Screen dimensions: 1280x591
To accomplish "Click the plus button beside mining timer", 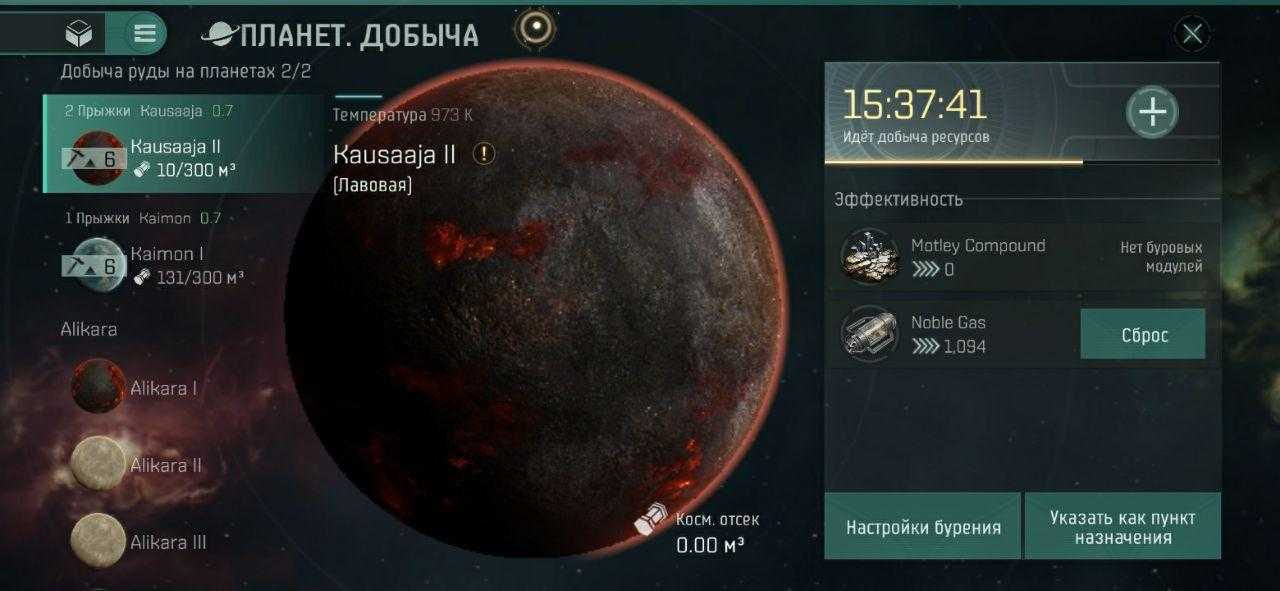I will pyautogui.click(x=1153, y=112).
